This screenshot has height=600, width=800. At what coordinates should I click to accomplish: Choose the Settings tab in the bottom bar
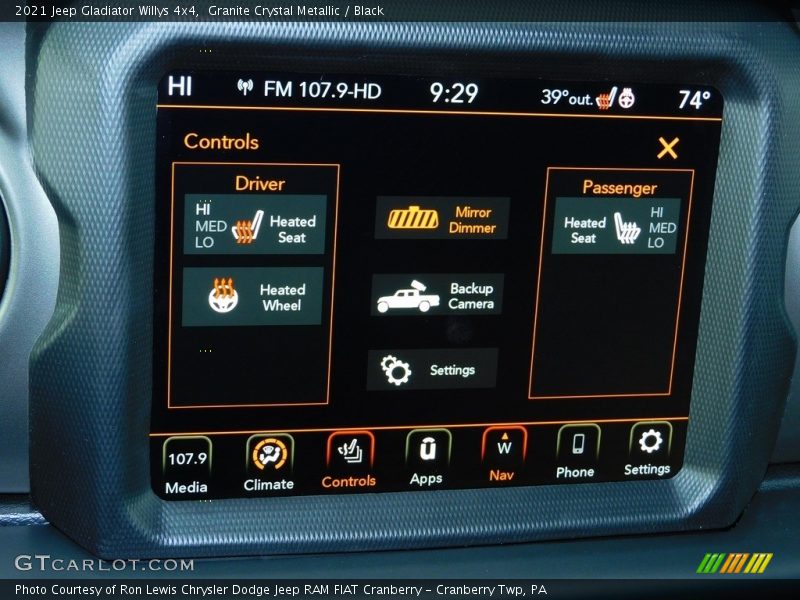(x=649, y=449)
